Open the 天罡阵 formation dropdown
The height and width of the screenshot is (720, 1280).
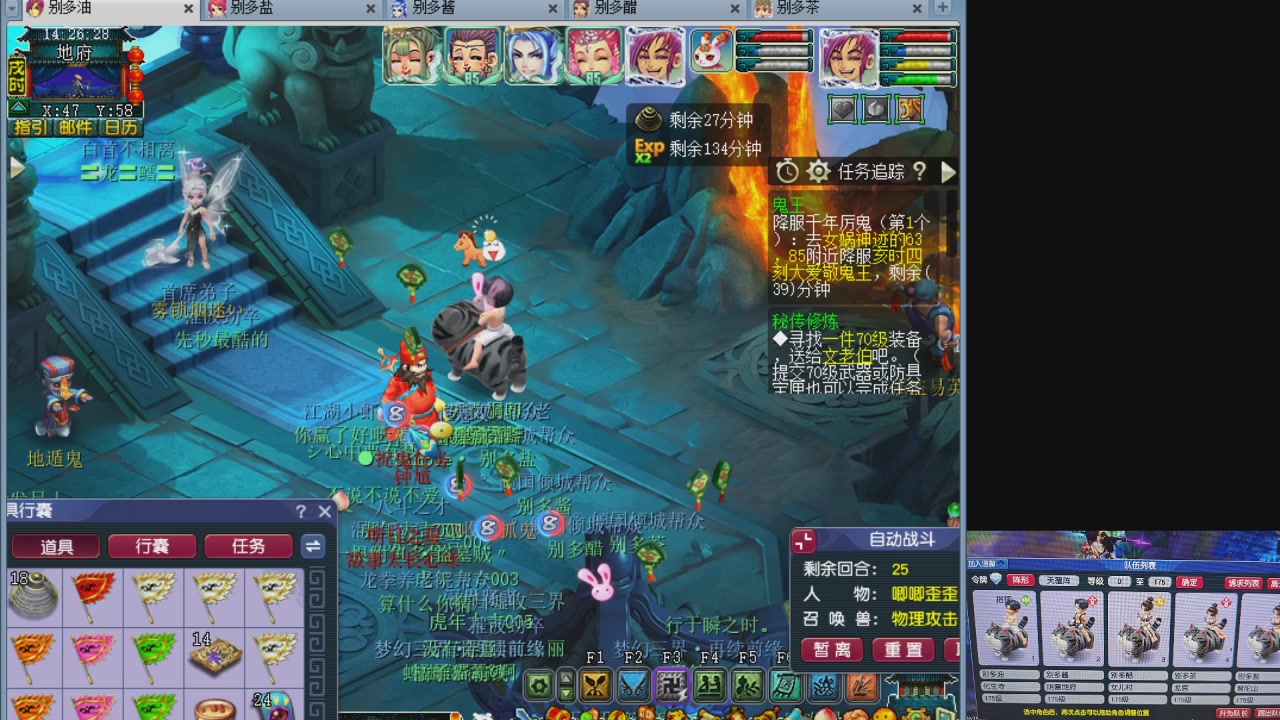1059,581
